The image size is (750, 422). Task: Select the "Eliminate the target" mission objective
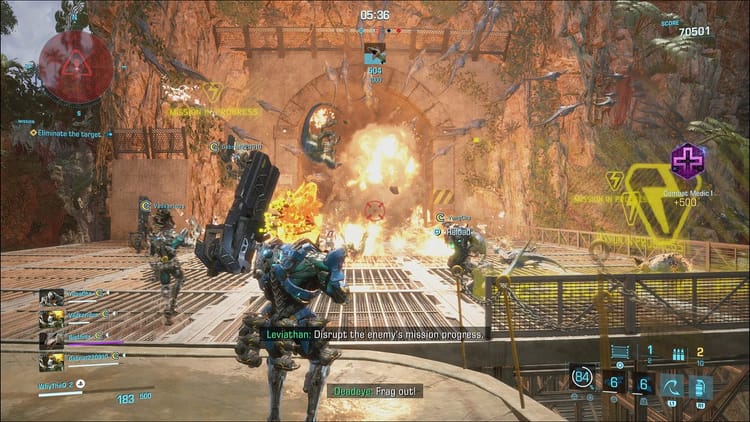tap(70, 133)
